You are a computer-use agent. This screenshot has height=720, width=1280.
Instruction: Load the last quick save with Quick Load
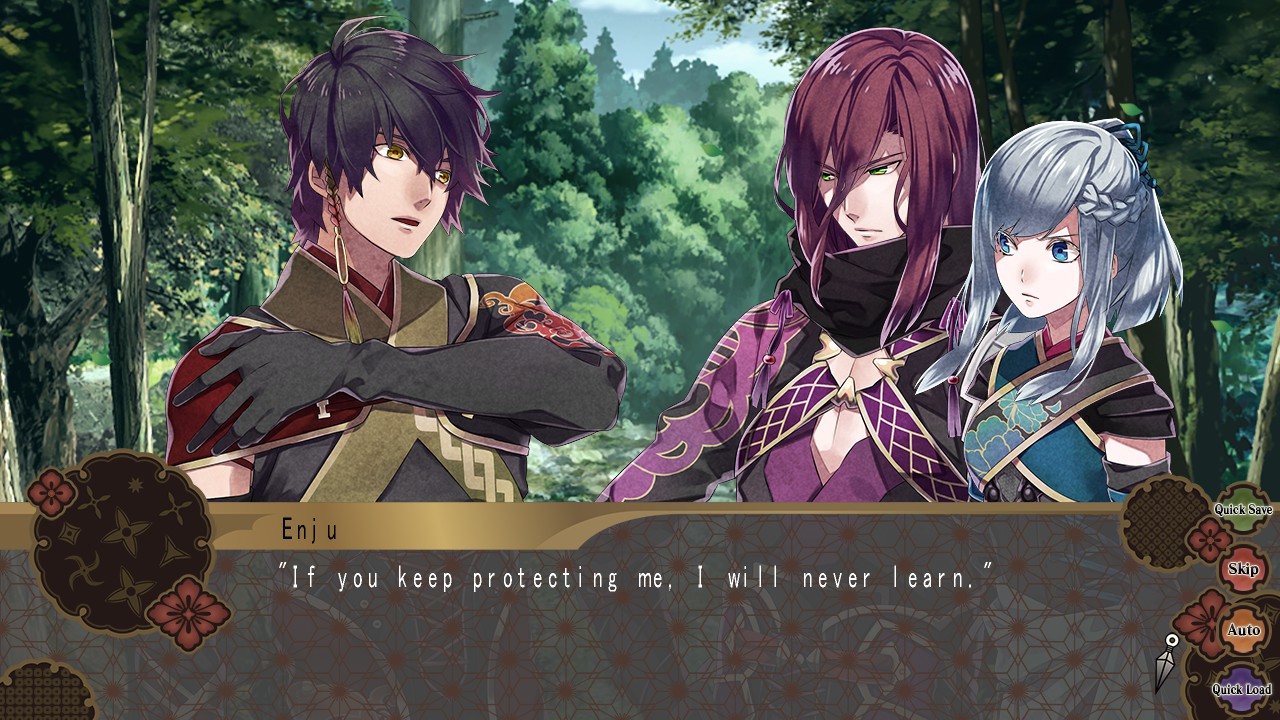pyautogui.click(x=1241, y=689)
